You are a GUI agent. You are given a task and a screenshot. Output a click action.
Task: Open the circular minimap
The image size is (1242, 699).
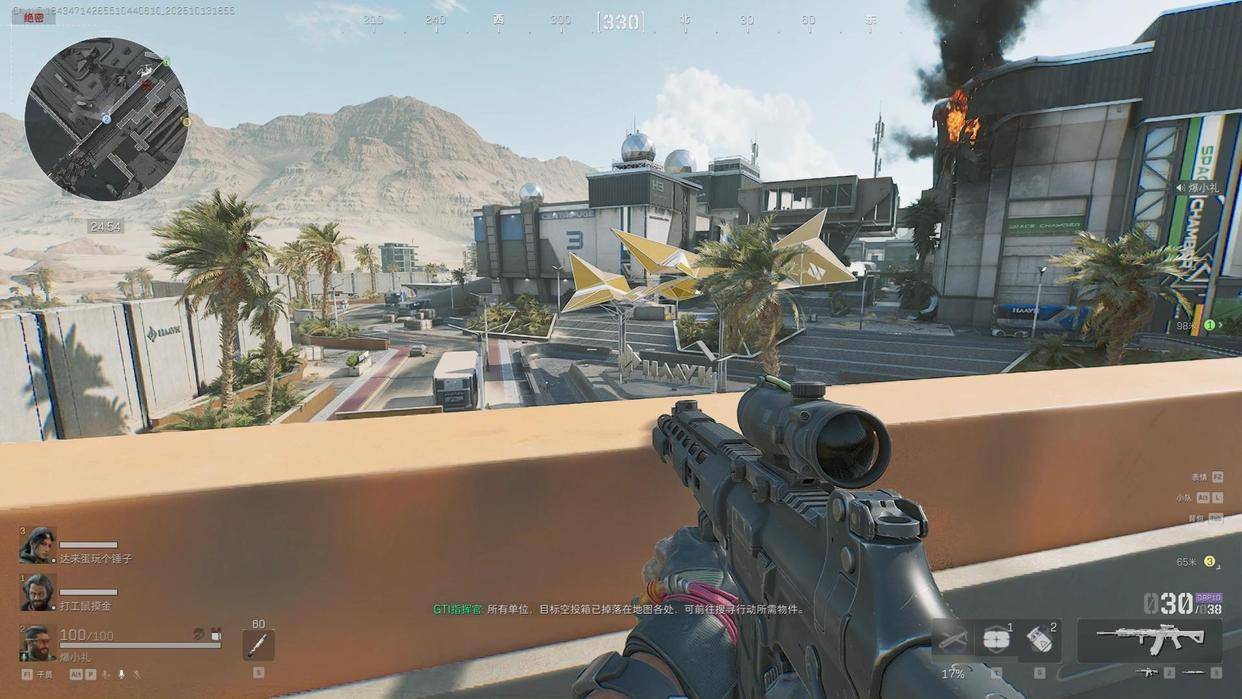click(106, 119)
